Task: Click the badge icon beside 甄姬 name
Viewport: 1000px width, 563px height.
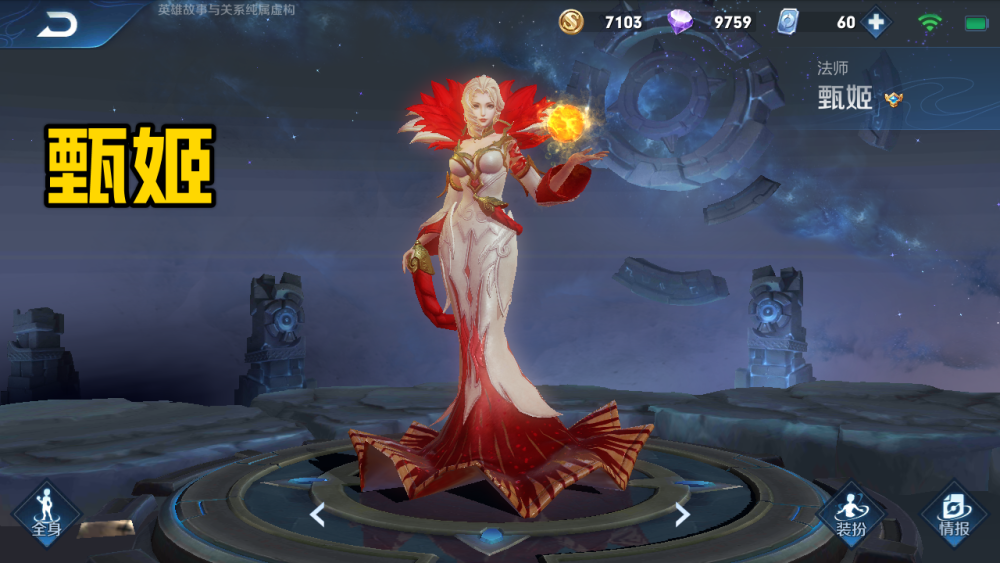Action: 893,99
